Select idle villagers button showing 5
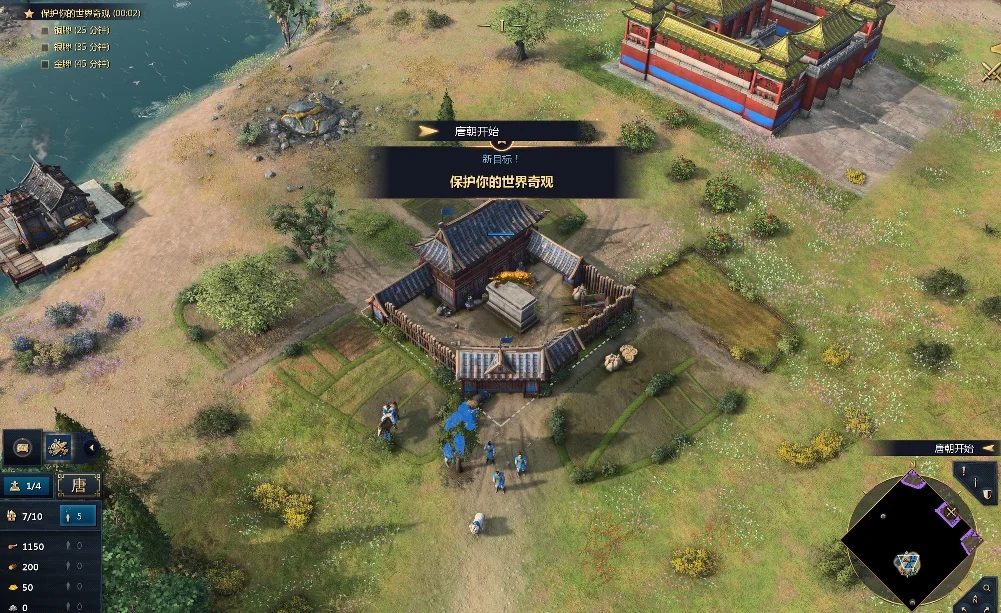Viewport: 1001px width, 613px height. [x=78, y=516]
